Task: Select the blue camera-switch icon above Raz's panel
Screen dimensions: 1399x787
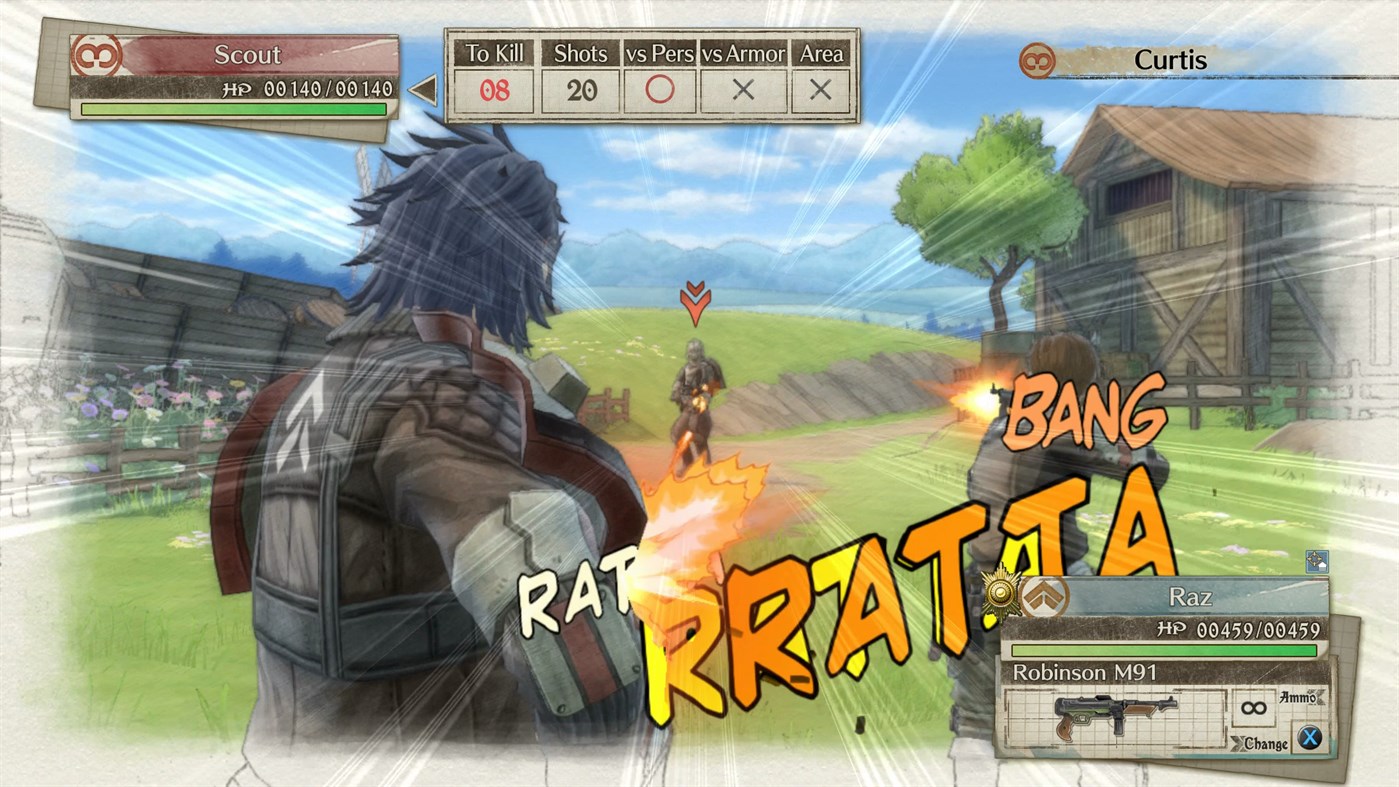Action: pos(1317,563)
